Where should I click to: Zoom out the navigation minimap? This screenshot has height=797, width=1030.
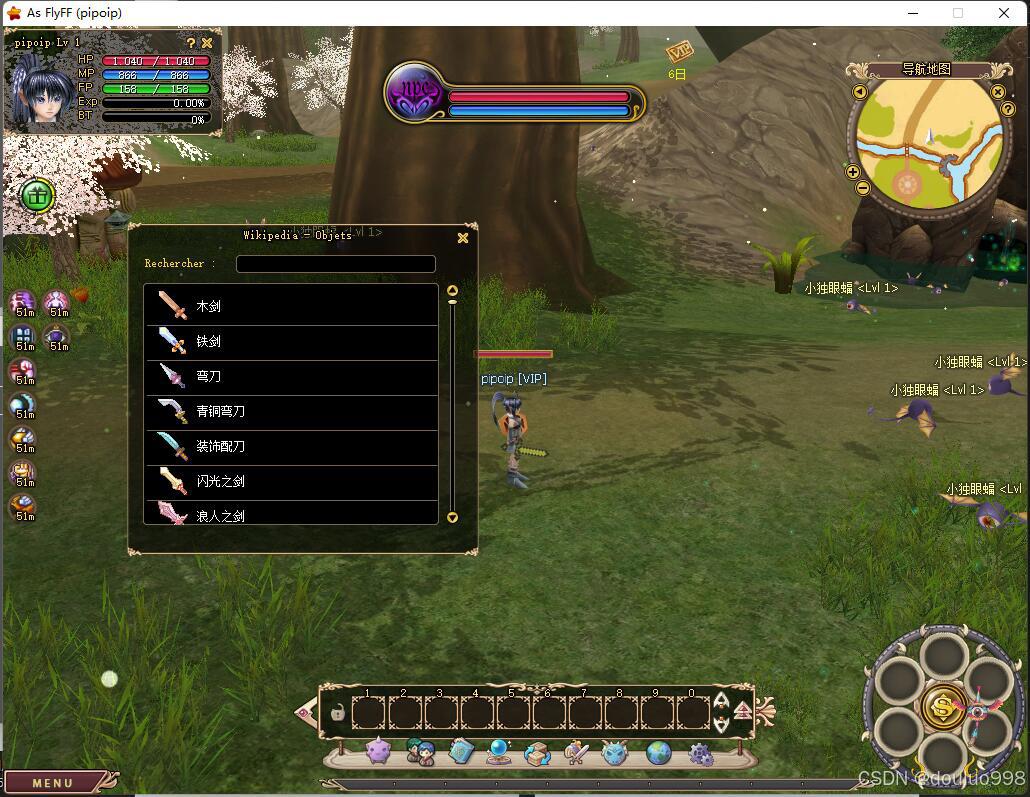coord(863,187)
